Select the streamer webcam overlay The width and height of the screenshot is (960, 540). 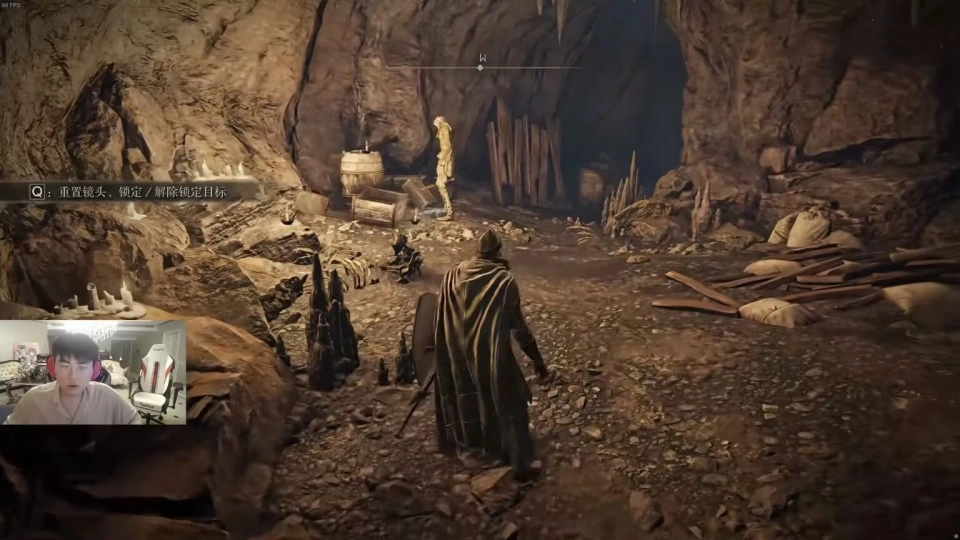click(93, 373)
